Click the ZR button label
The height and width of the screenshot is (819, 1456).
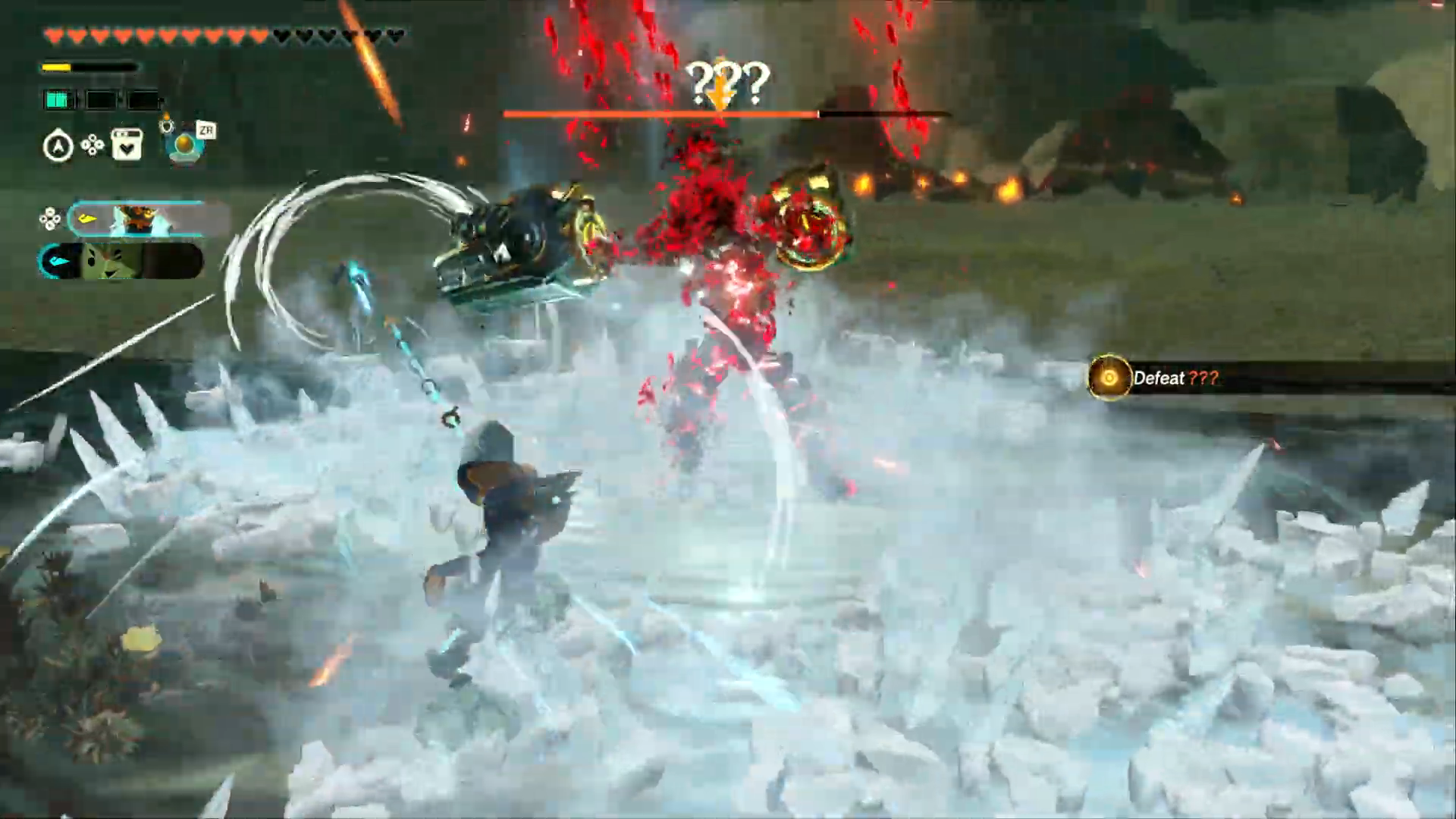click(207, 130)
